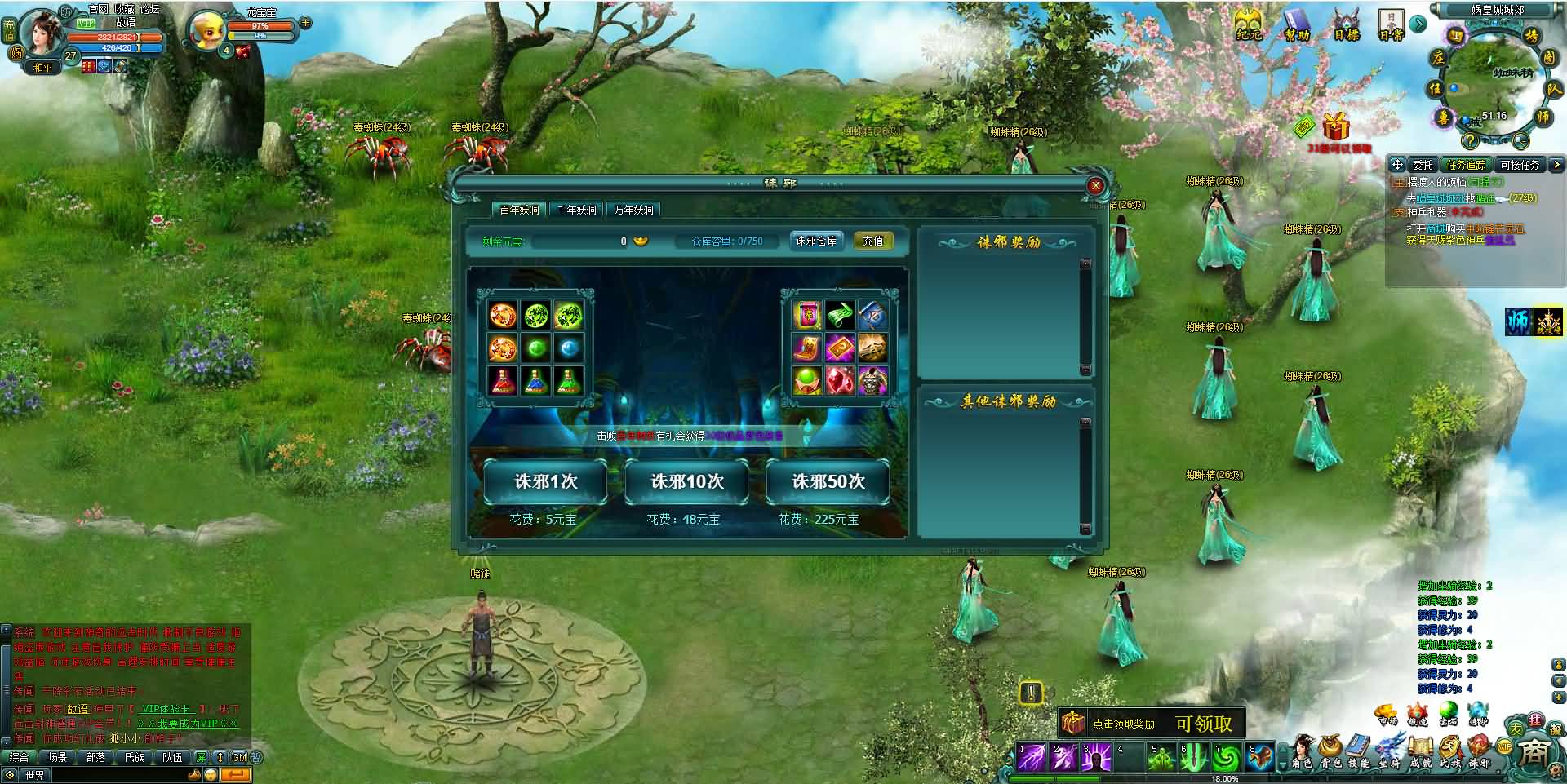Choose the 诛邪10次 button

686,482
